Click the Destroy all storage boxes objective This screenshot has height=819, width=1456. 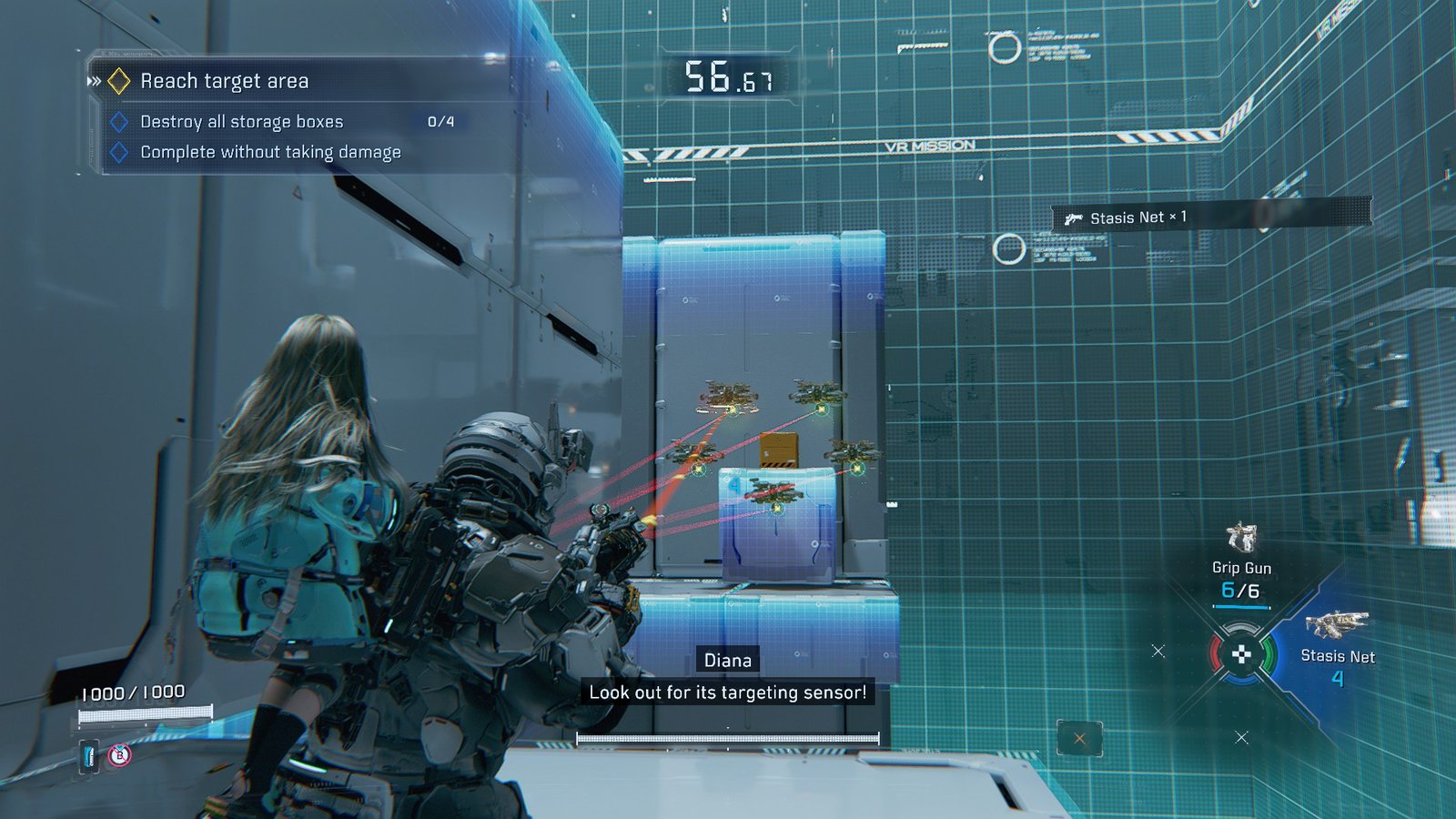pyautogui.click(x=242, y=122)
